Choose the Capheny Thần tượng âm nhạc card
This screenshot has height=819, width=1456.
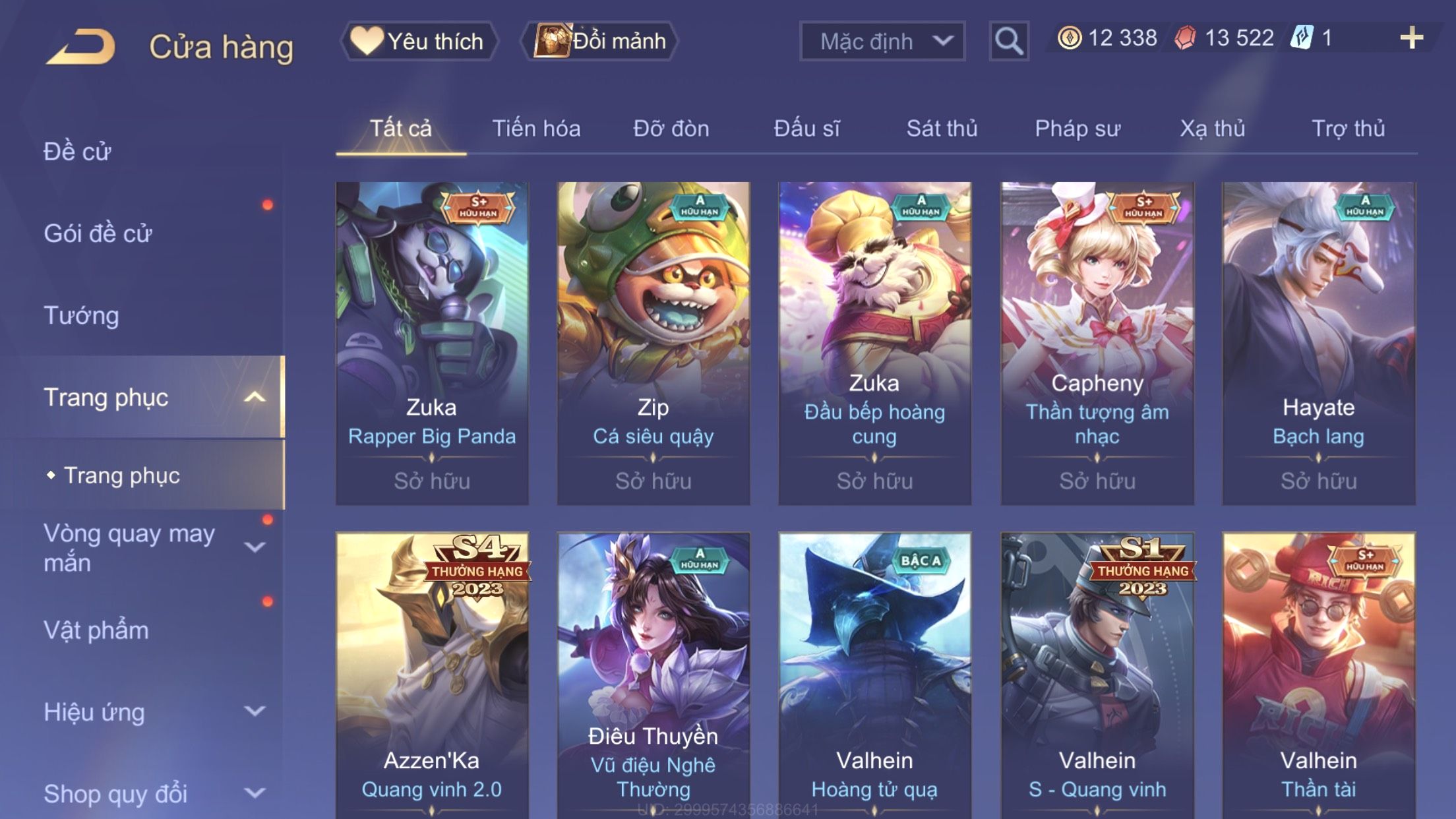click(1097, 343)
